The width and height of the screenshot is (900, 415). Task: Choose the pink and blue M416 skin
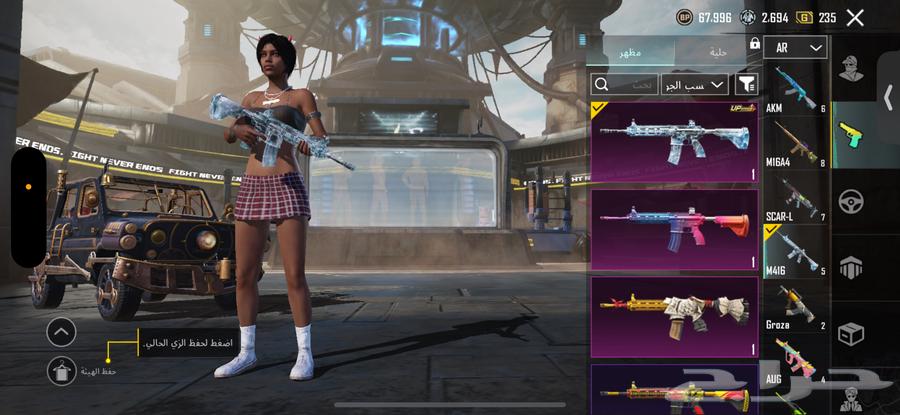click(674, 229)
